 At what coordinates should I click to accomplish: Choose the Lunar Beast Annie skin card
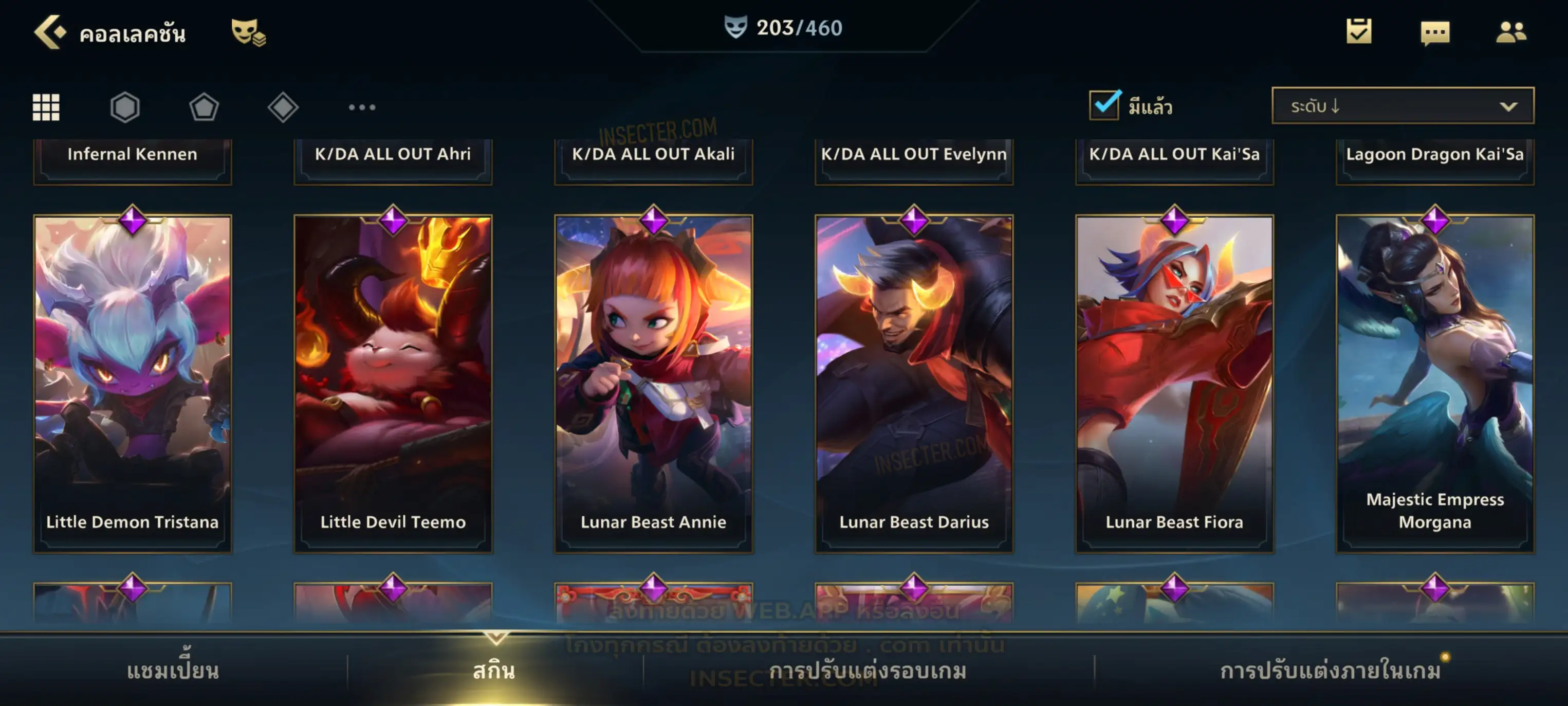[654, 384]
